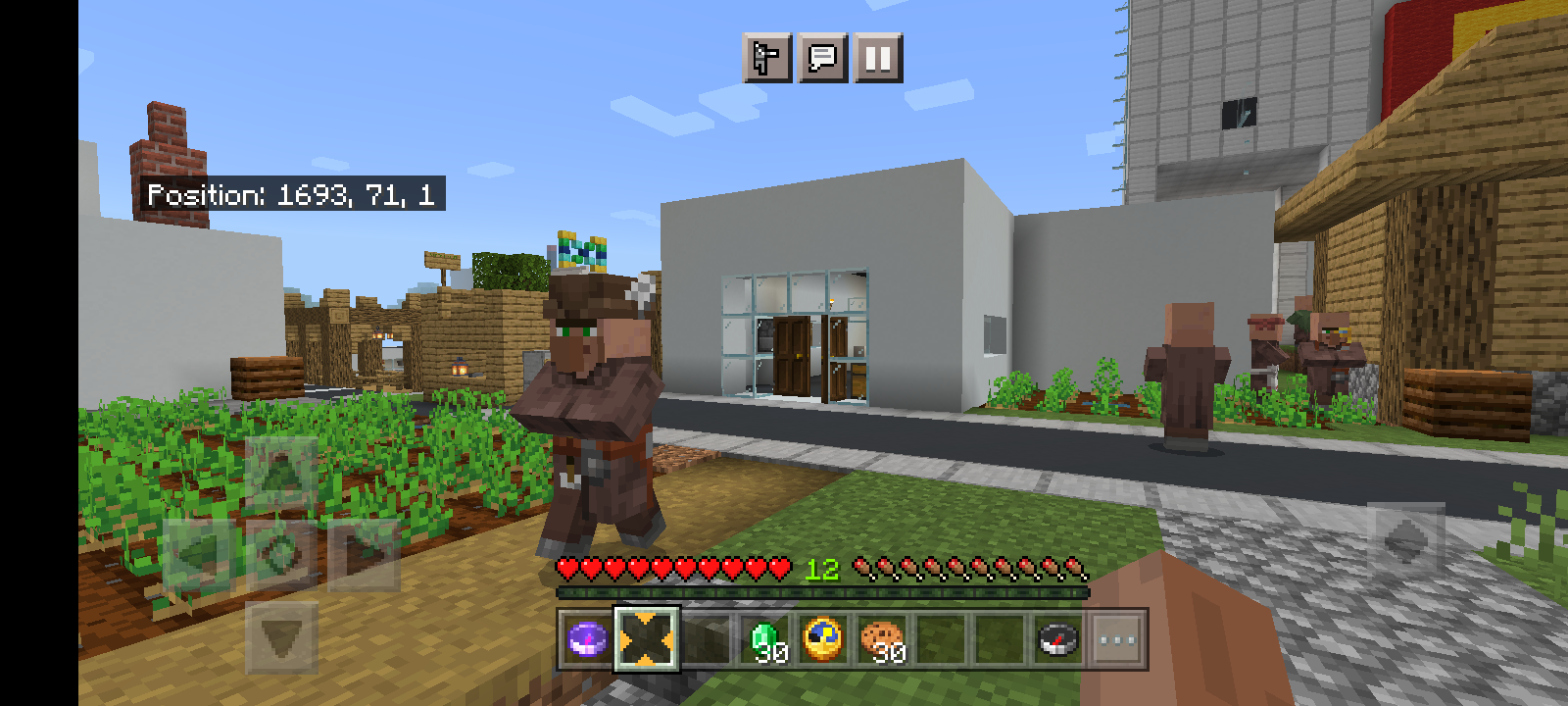This screenshot has width=1568, height=706.
Task: Tap the move forward arrow
Action: tap(281, 472)
